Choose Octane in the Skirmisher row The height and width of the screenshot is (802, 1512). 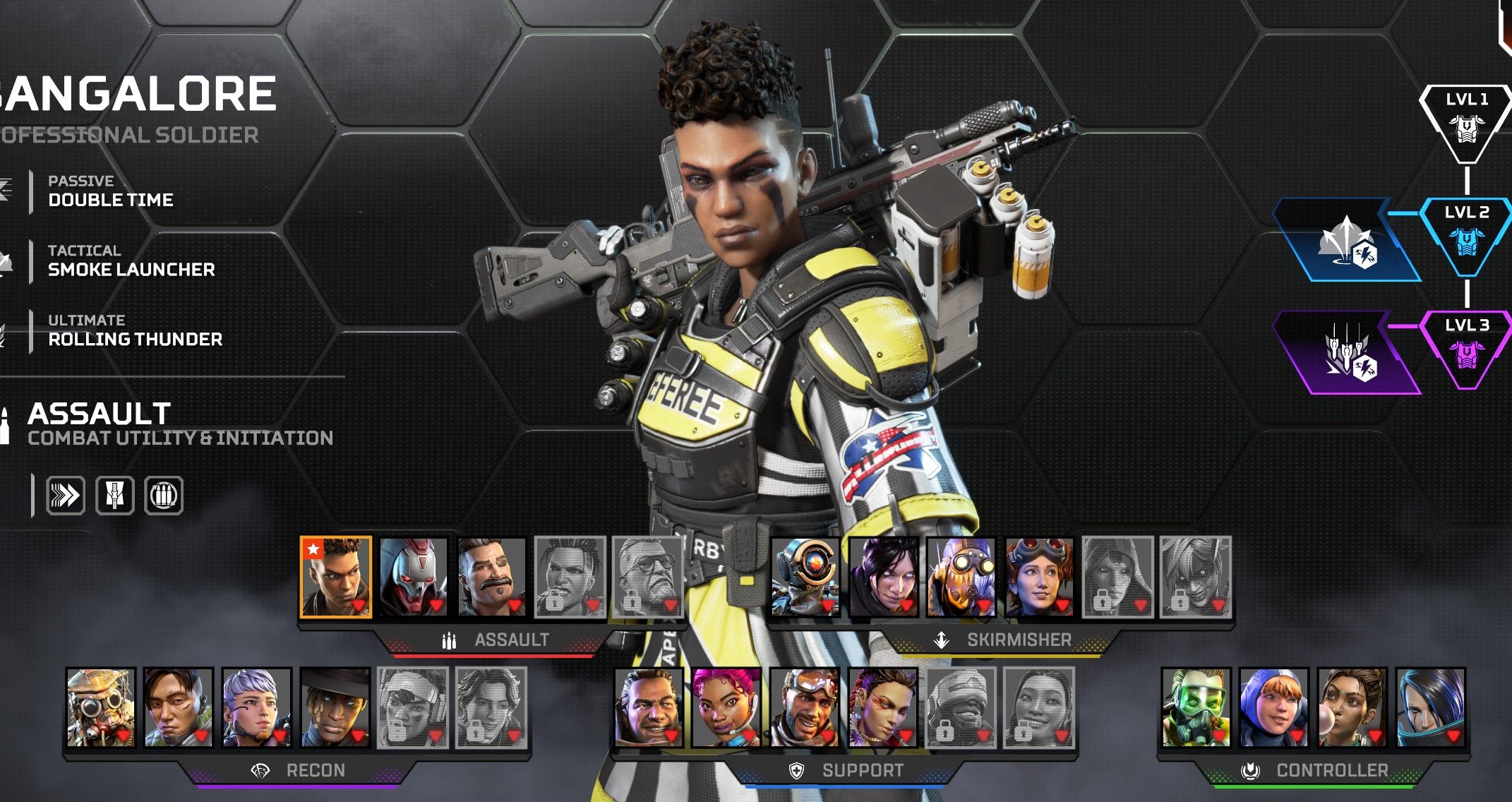961,577
